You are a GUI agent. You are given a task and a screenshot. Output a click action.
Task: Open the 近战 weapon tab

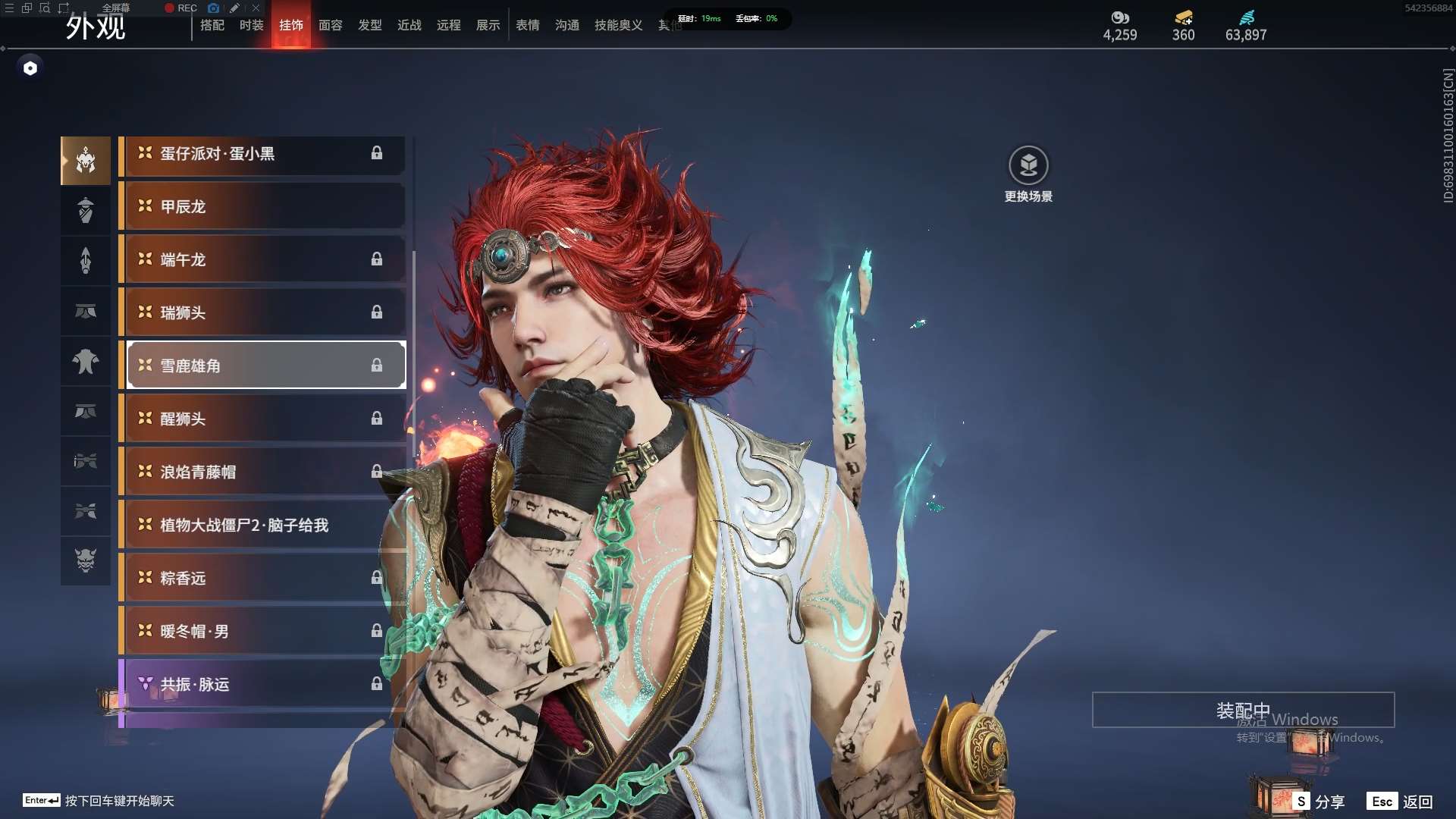[x=409, y=25]
